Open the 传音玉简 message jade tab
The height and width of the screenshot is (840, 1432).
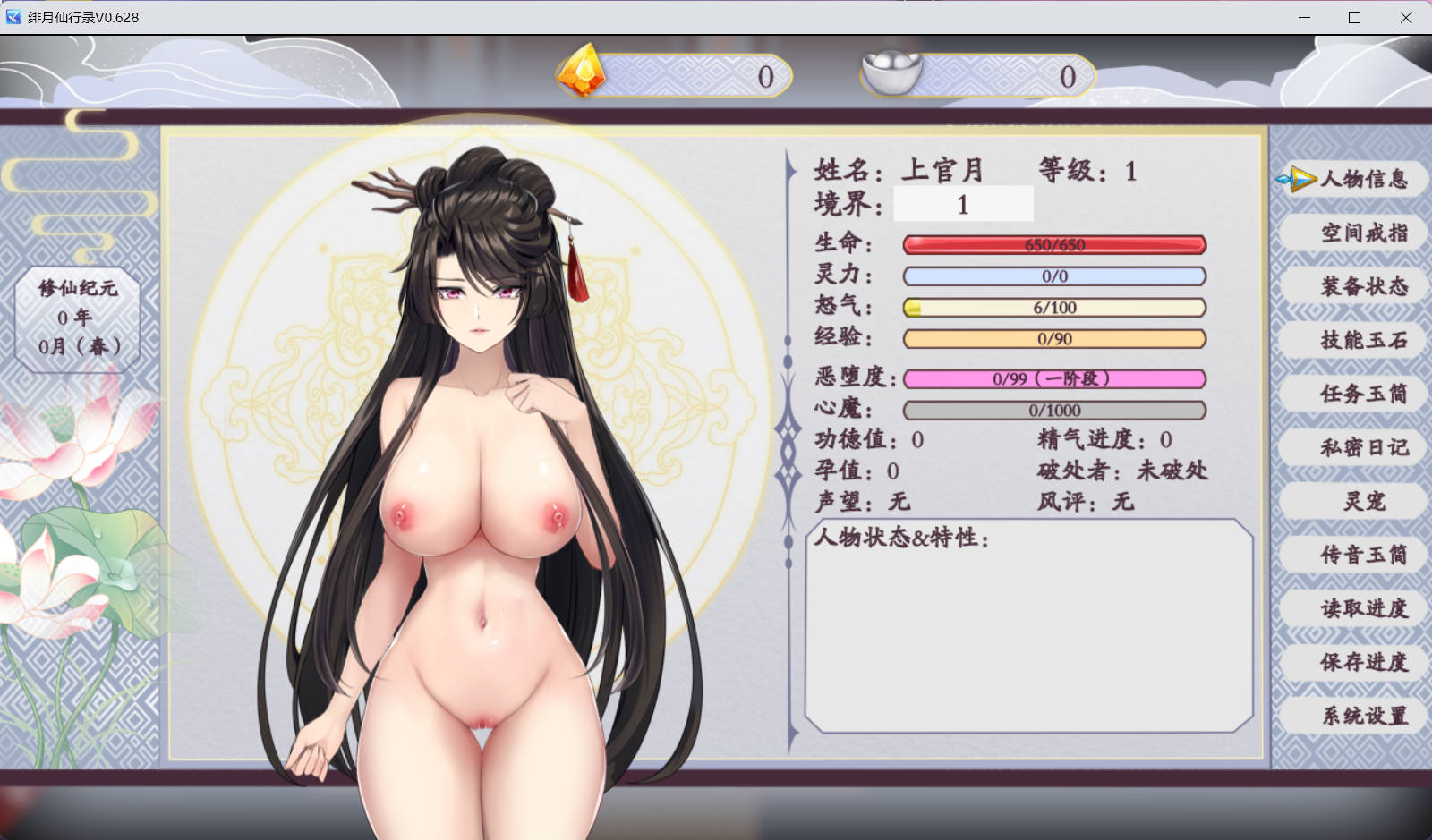(x=1353, y=555)
